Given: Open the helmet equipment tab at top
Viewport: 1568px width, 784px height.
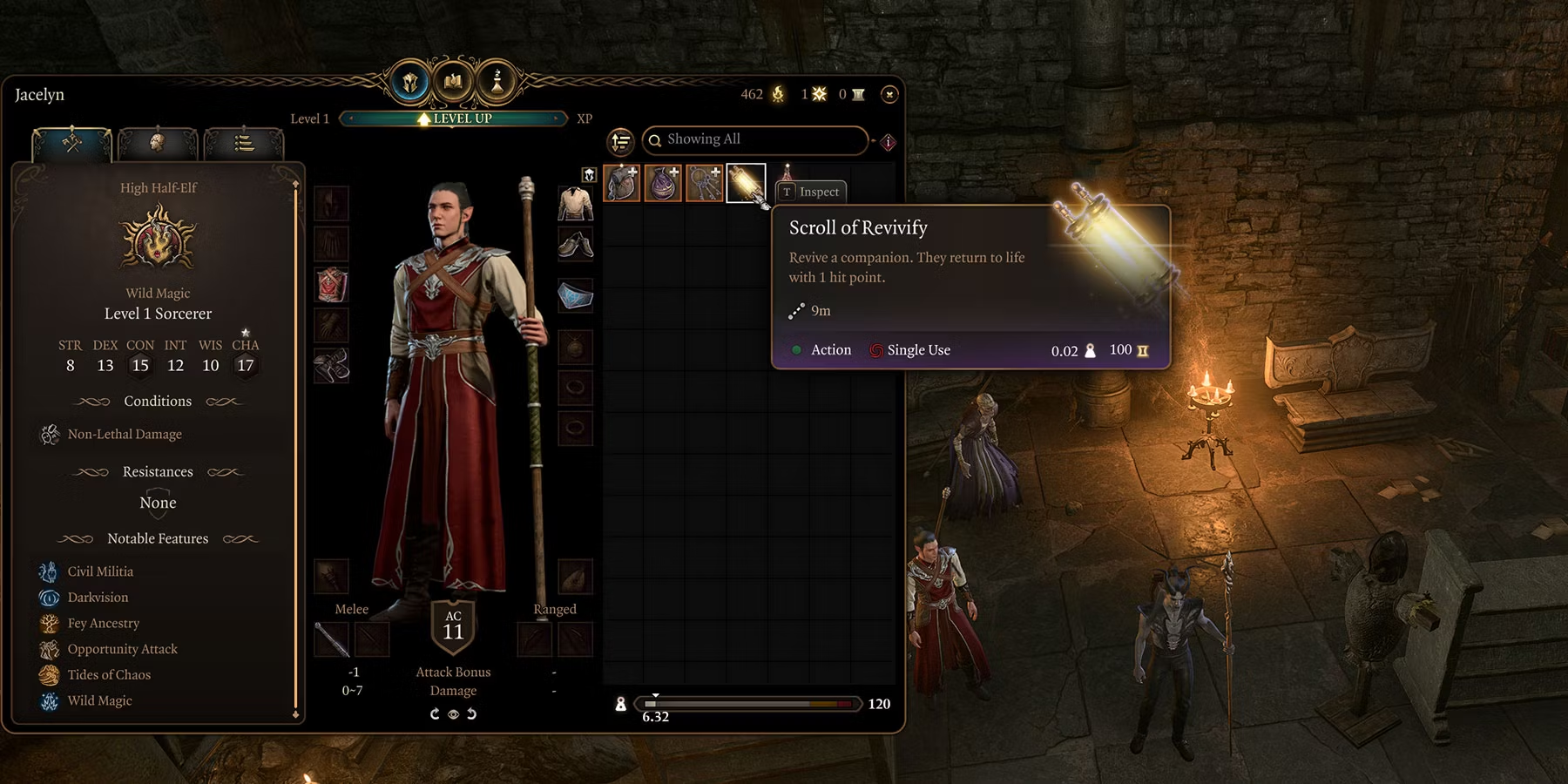Looking at the screenshot, I should pos(409,83).
